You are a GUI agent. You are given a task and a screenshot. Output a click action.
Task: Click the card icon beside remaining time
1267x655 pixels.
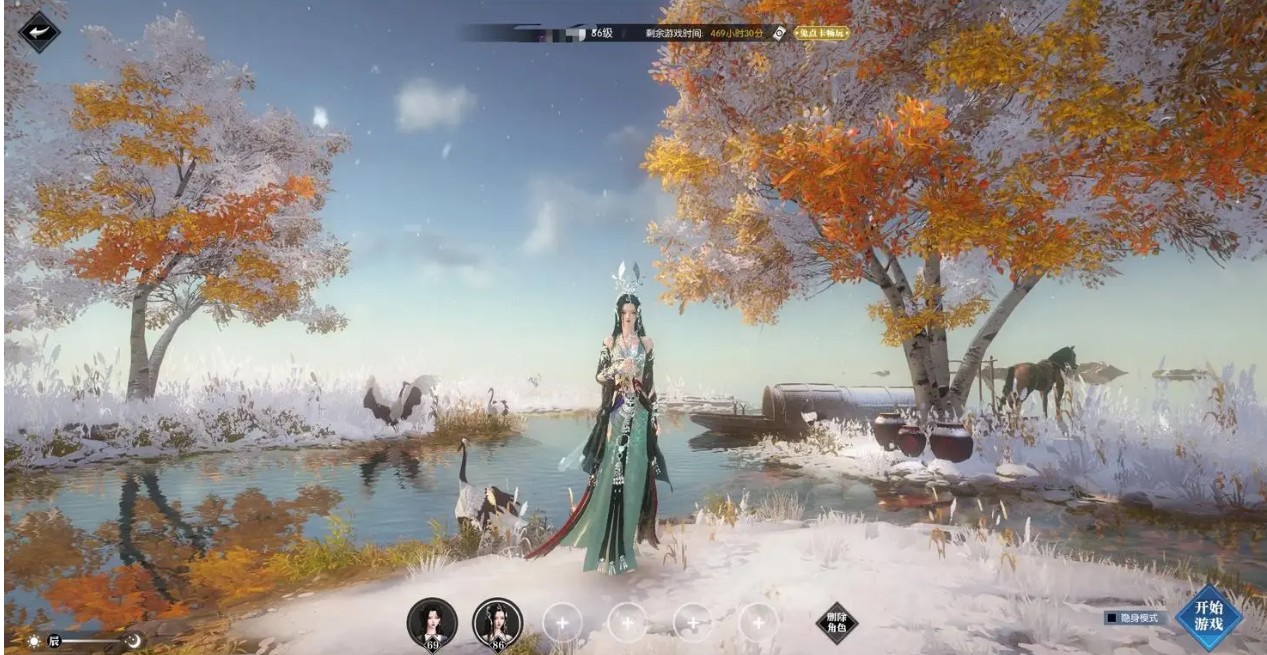tap(778, 33)
